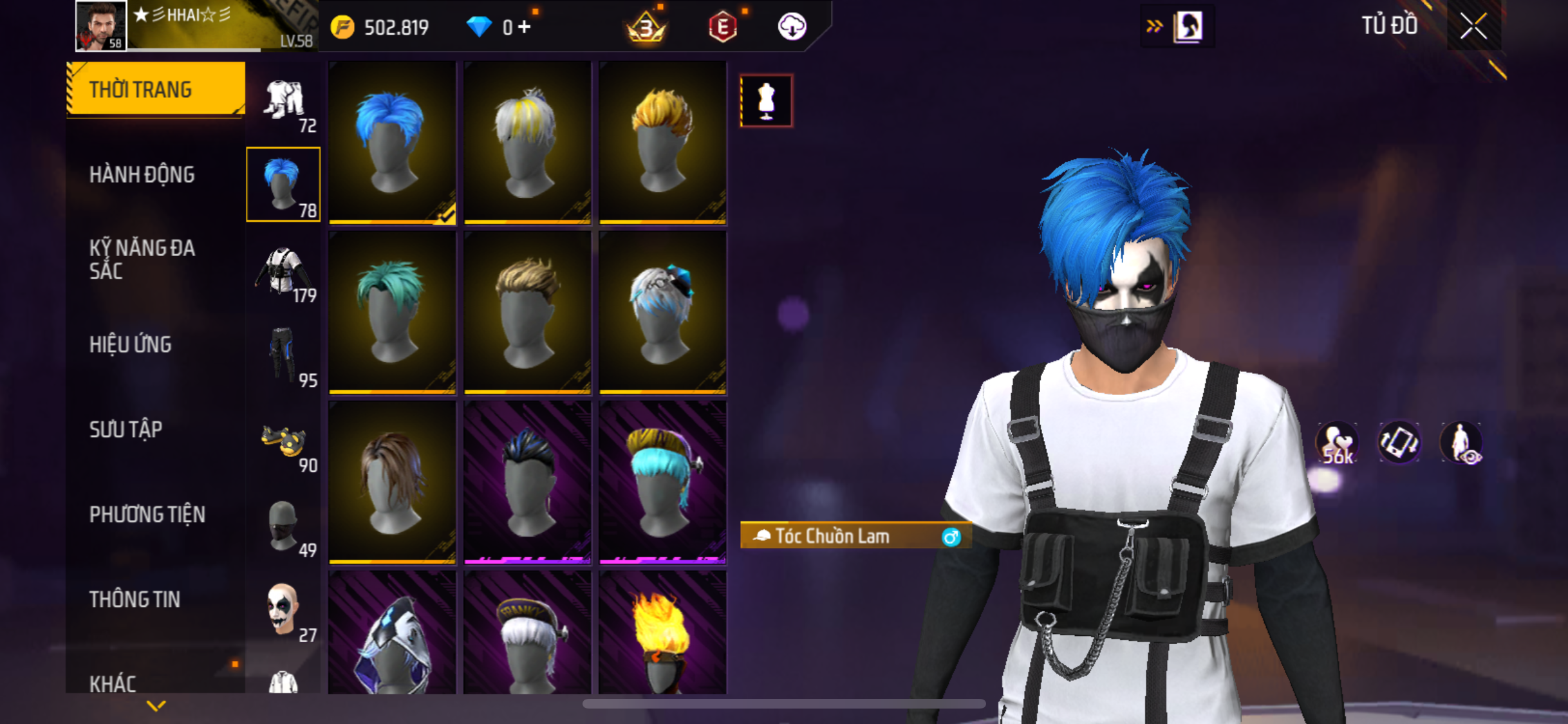The height and width of the screenshot is (724, 1568).
Task: Click the mannequin preview icon
Action: [766, 101]
